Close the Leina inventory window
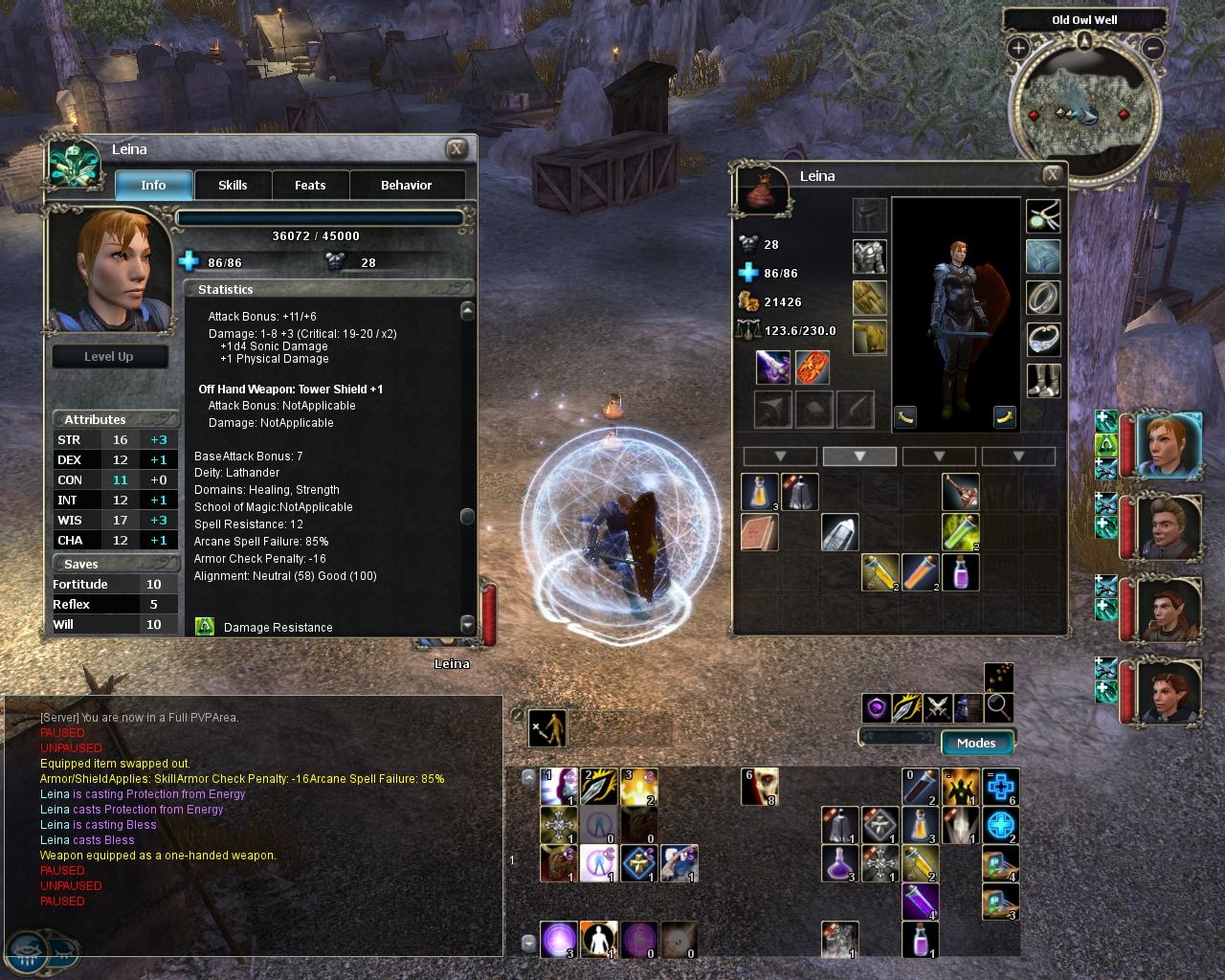This screenshot has width=1225, height=980. coord(1052,174)
